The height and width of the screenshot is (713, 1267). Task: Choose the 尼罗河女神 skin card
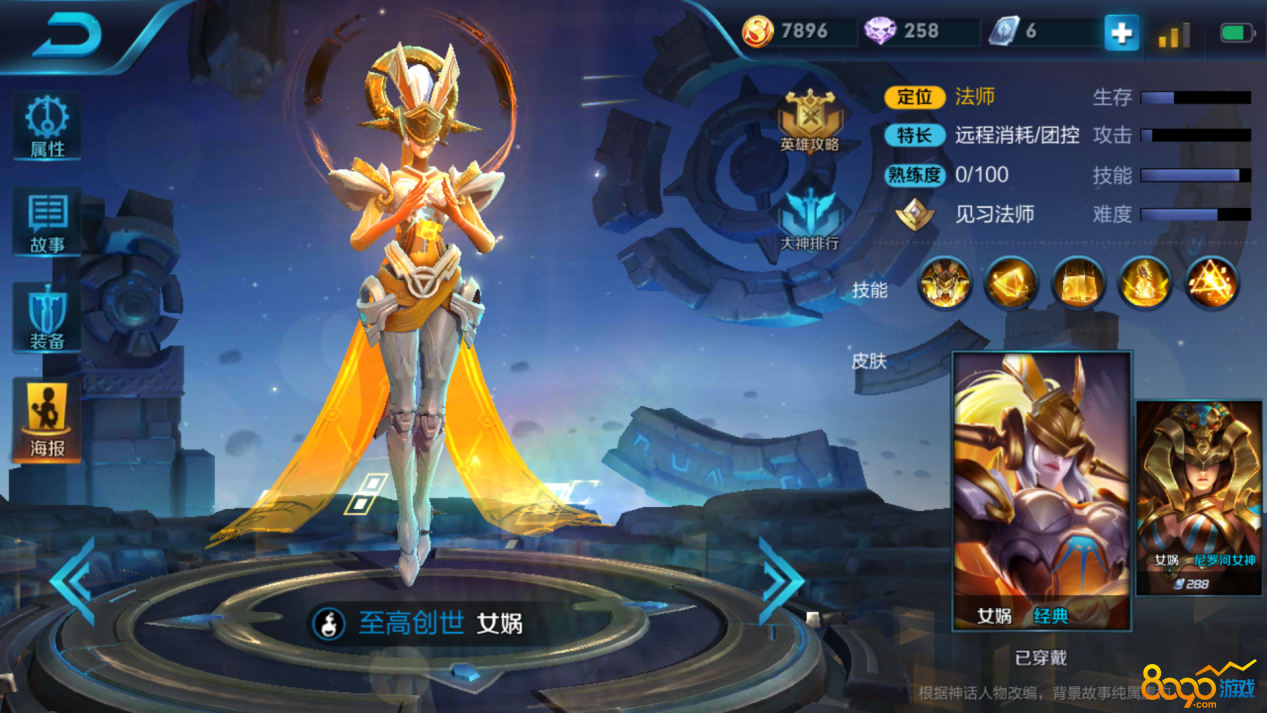1201,497
